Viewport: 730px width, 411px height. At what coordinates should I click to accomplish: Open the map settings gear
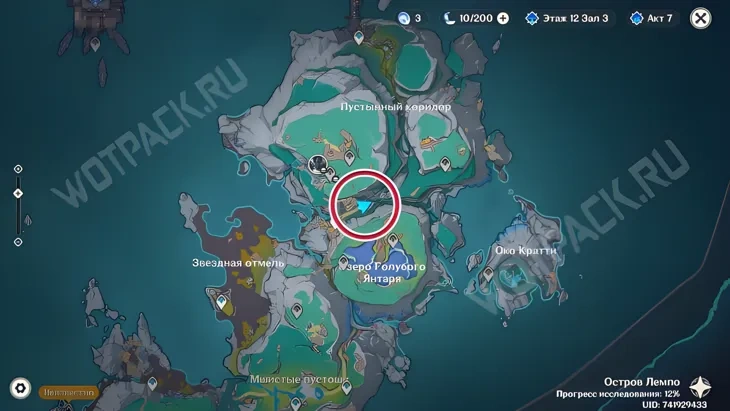click(19, 389)
